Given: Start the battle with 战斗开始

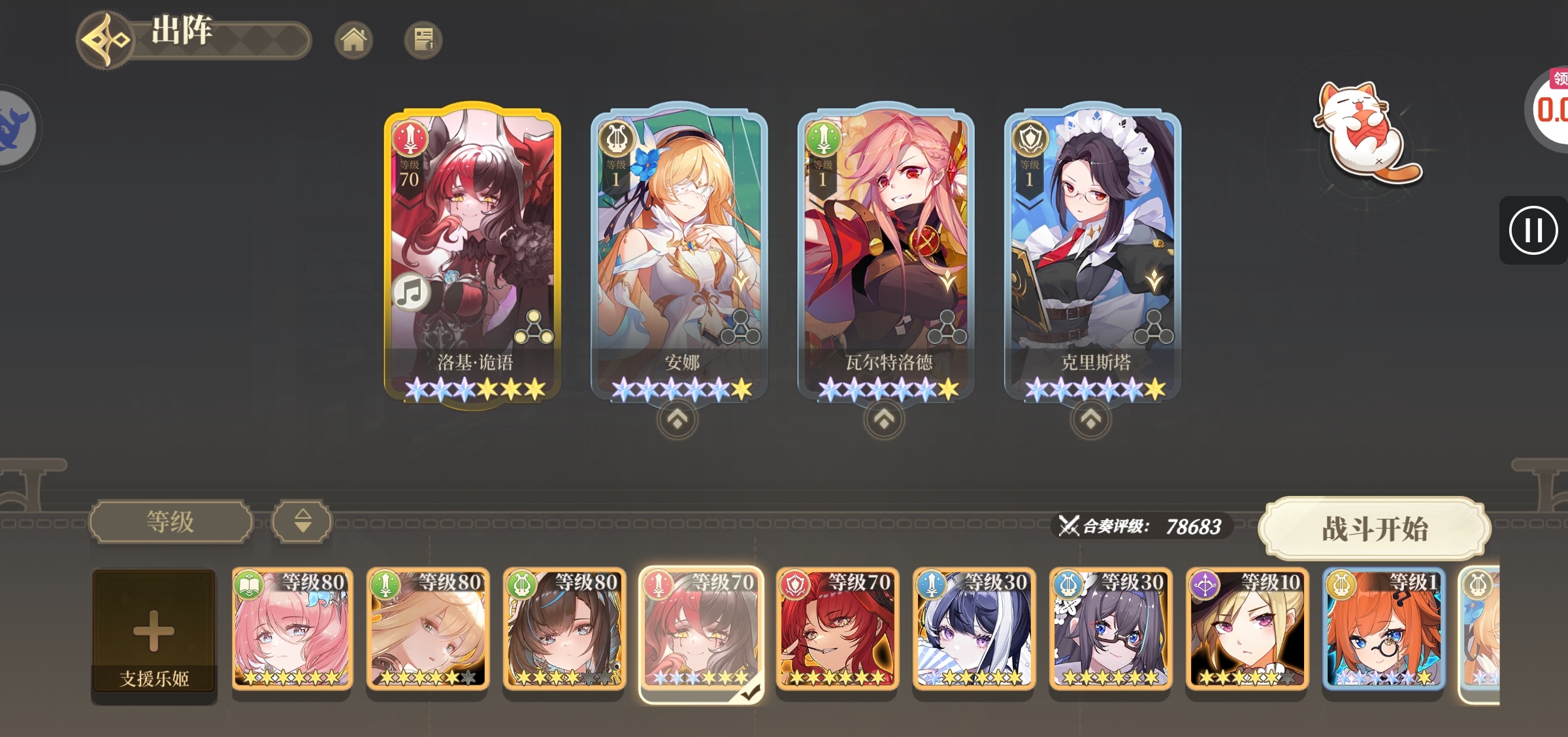Looking at the screenshot, I should coord(1375,529).
